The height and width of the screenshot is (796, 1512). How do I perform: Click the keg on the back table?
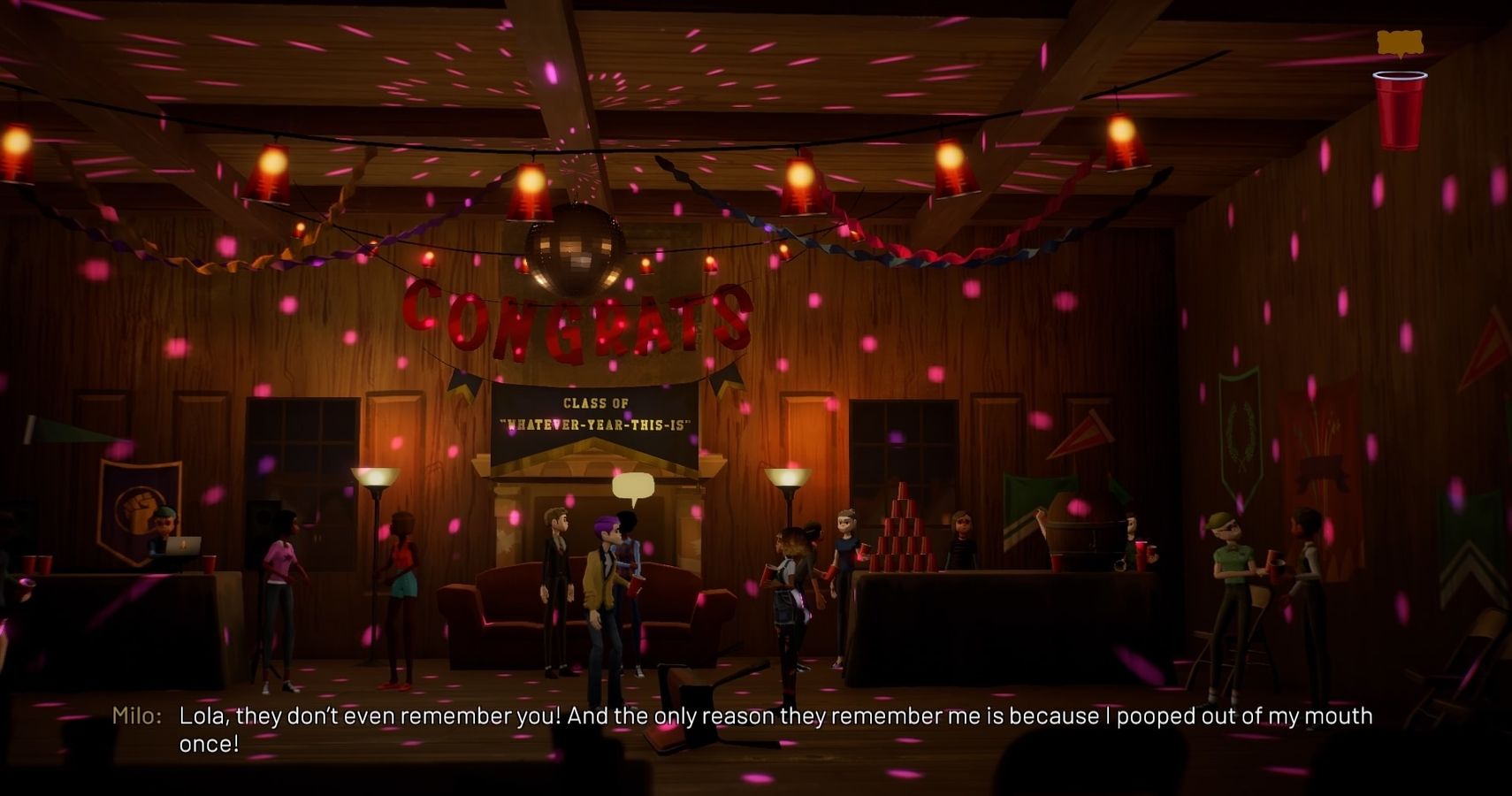point(1083,531)
